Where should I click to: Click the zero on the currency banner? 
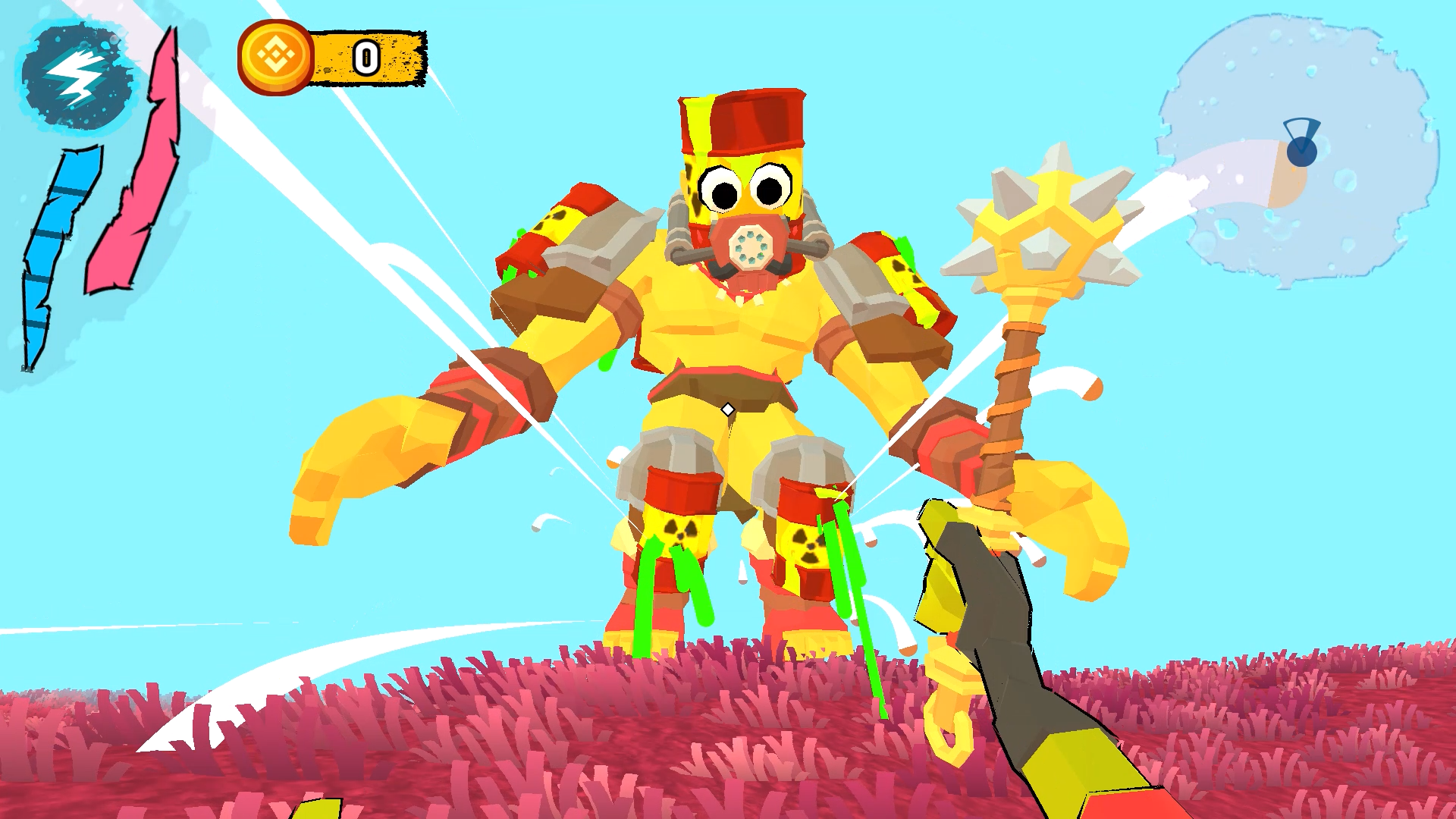366,57
